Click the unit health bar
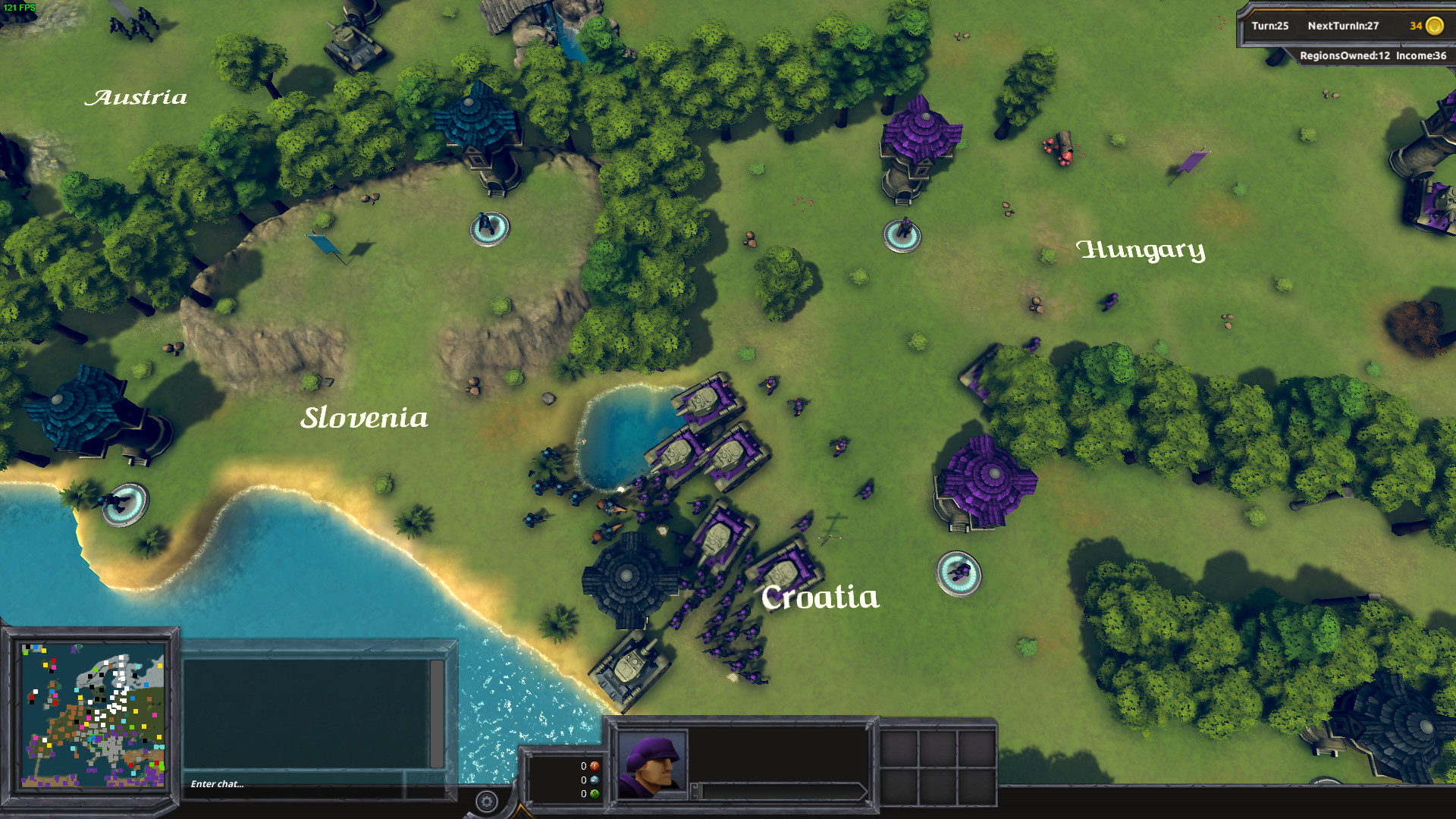 781,791
